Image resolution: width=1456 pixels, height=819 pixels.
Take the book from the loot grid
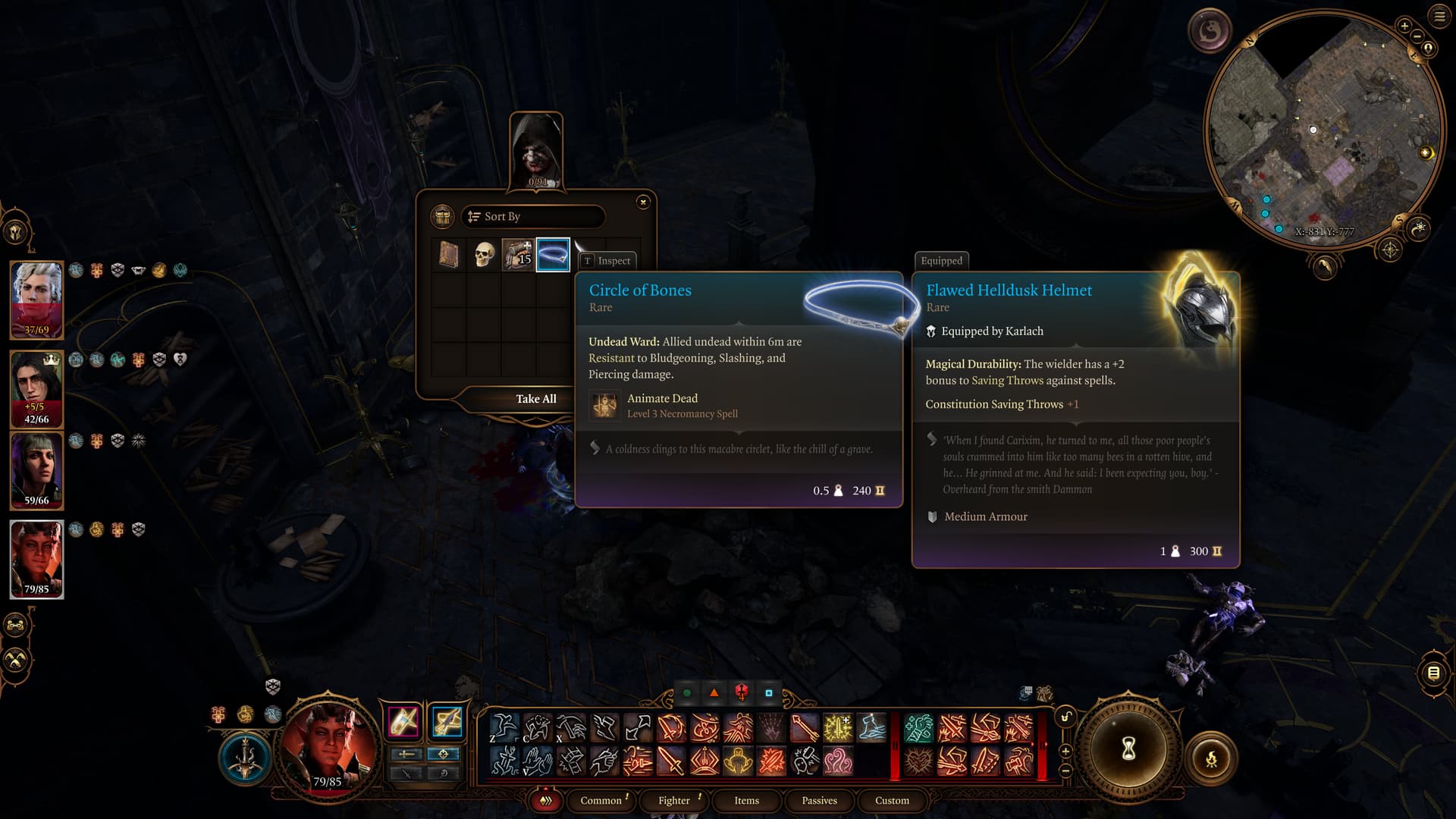[x=449, y=255]
